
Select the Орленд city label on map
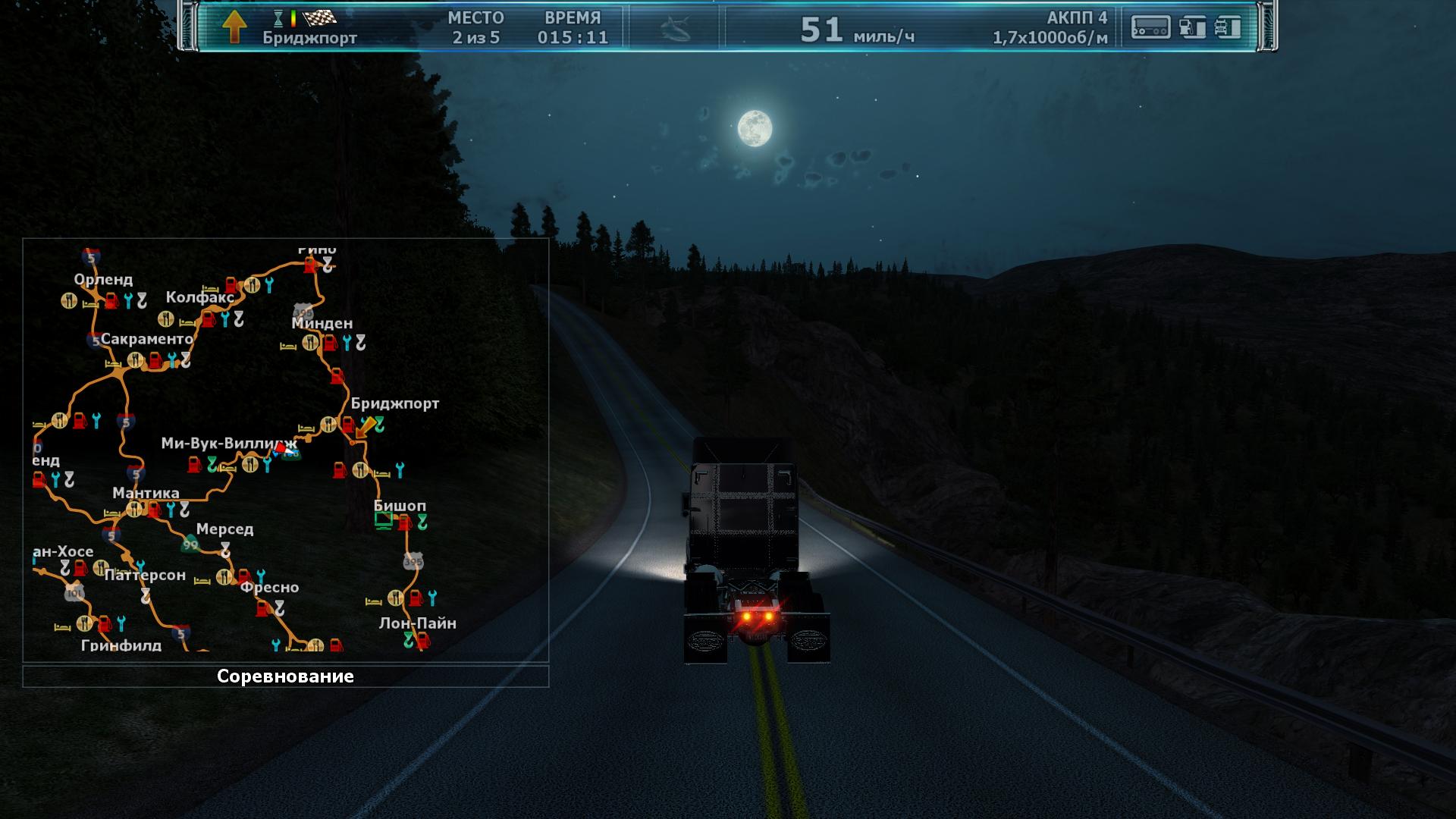tap(103, 280)
